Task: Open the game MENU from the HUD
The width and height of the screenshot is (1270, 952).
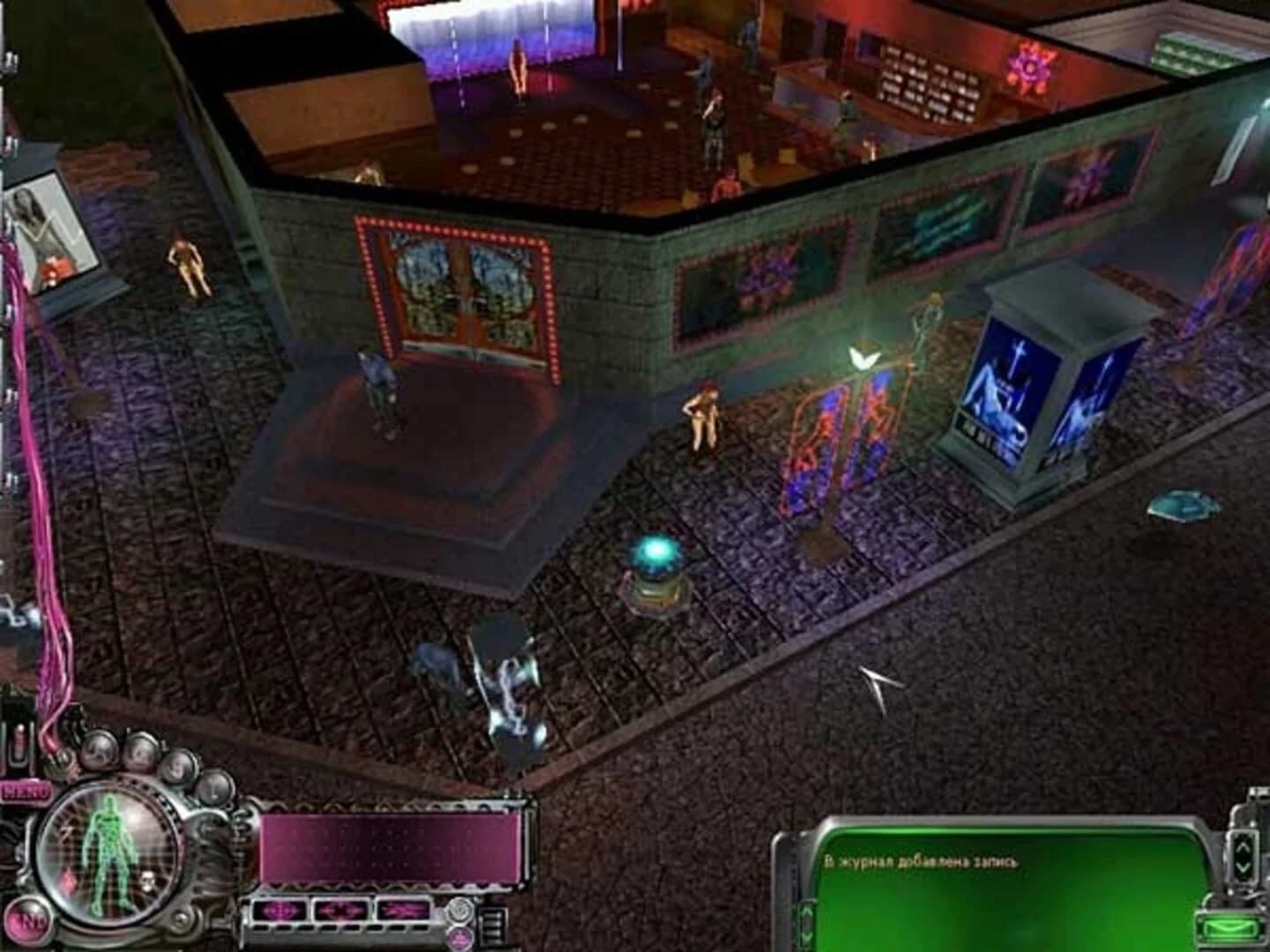Action: [27, 789]
